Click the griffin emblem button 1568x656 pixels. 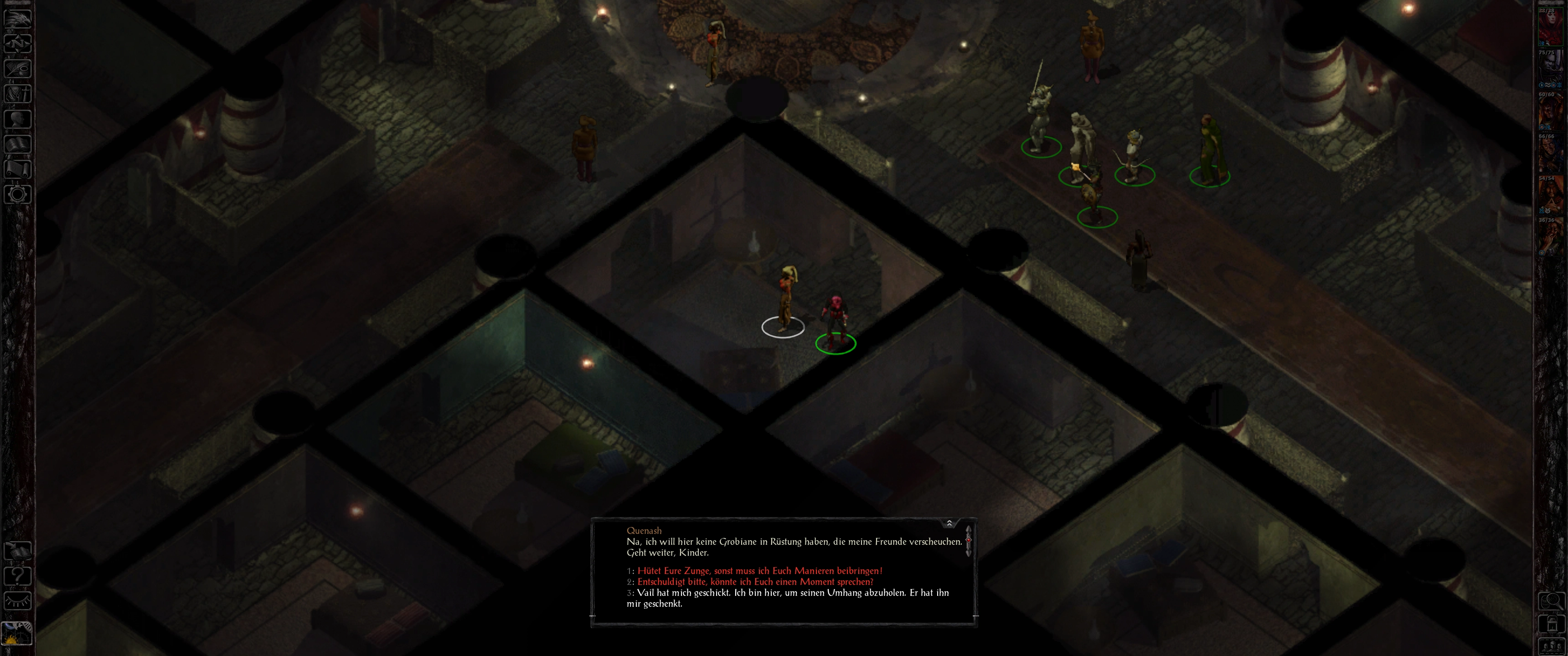coord(17,18)
